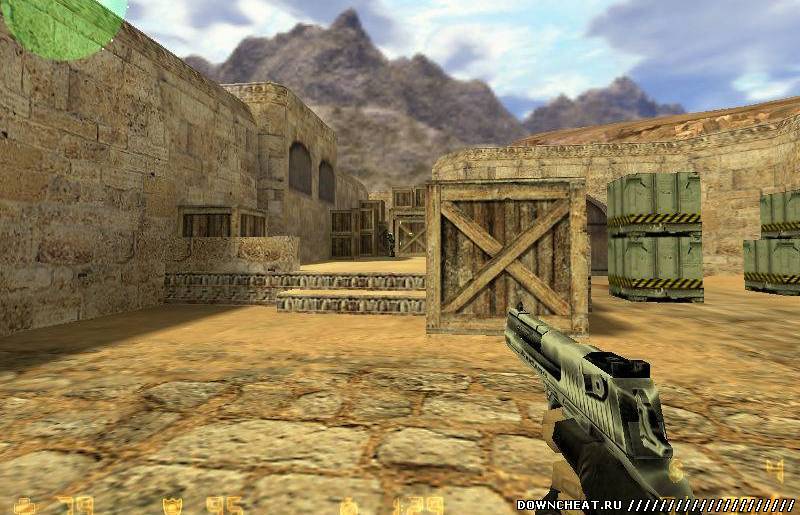This screenshot has width=800, height=515.
Task: Click the health cross icon
Action: 26,506
